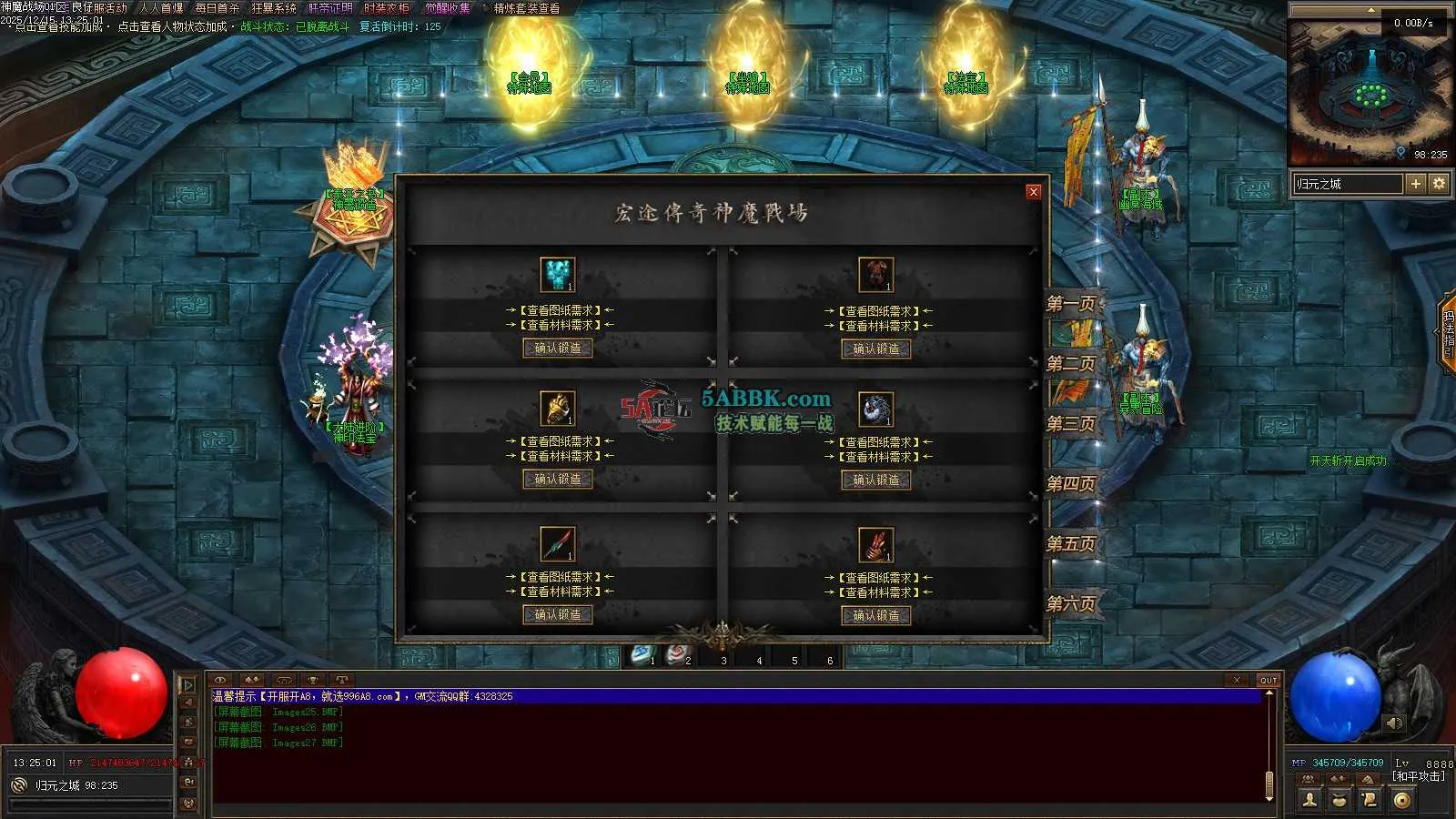Viewport: 1456px width, 819px height.
Task: Switch to 第一页 page tab
Action: [x=1071, y=304]
